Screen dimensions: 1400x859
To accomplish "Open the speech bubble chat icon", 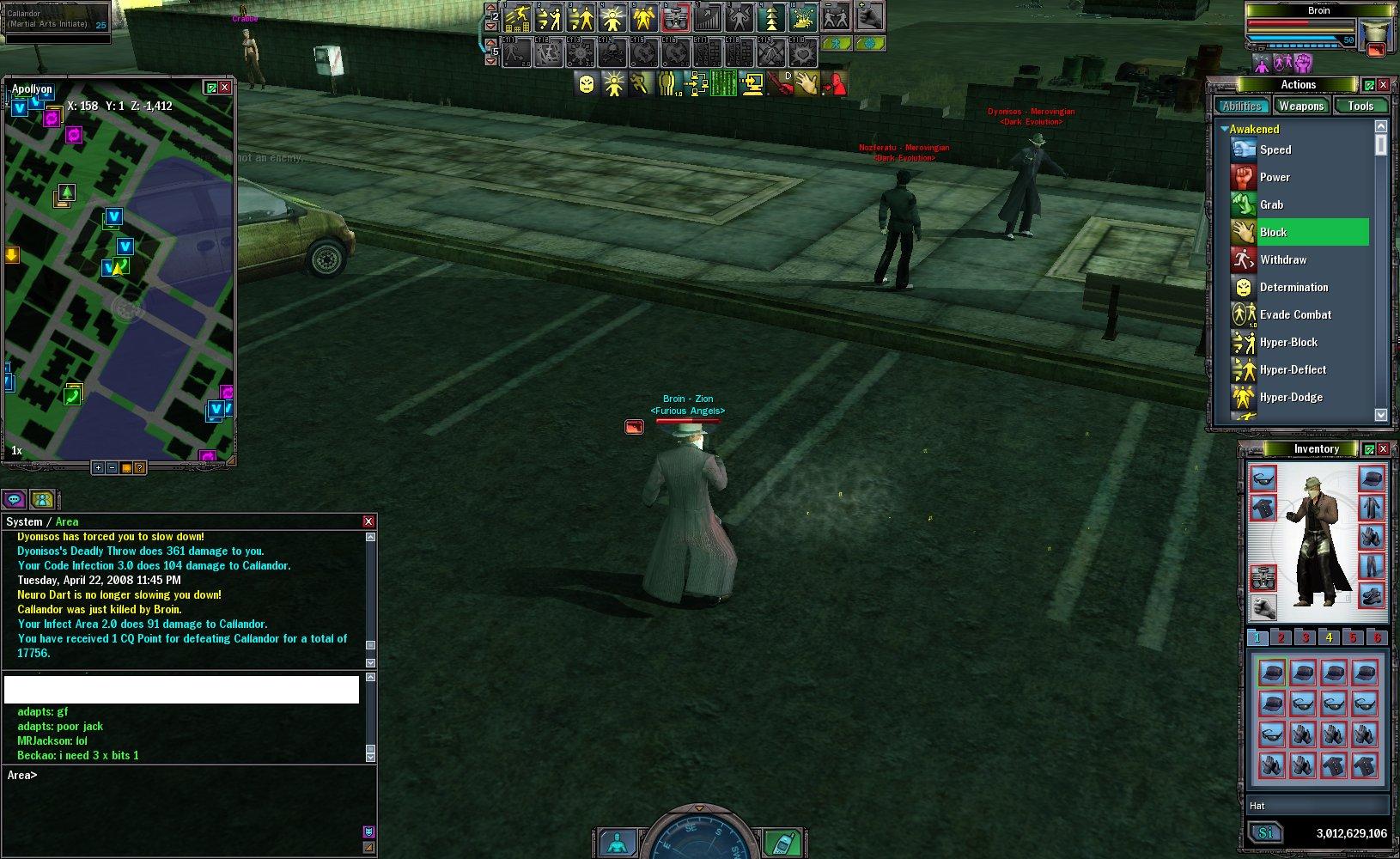I will pos(14,499).
